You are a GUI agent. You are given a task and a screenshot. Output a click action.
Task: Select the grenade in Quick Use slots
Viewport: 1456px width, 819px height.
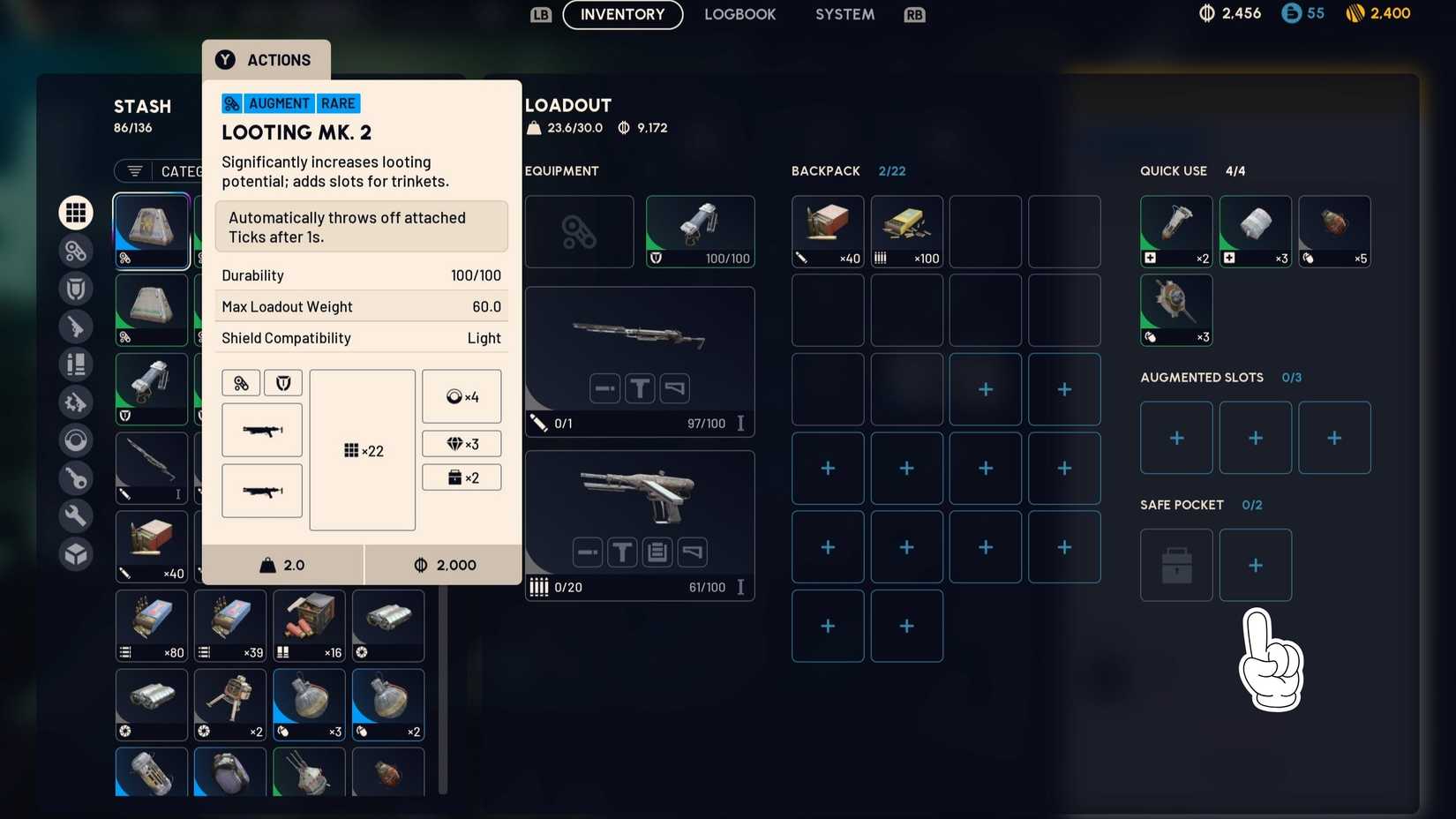pos(1334,231)
